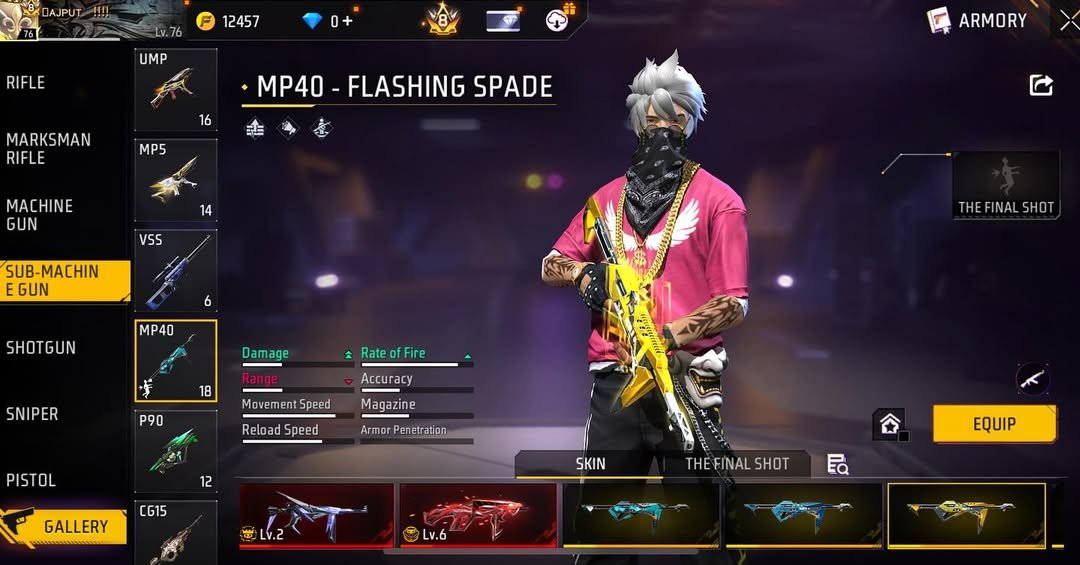
Task: Equip the MP40 Flashing Spade skin
Action: pos(994,424)
